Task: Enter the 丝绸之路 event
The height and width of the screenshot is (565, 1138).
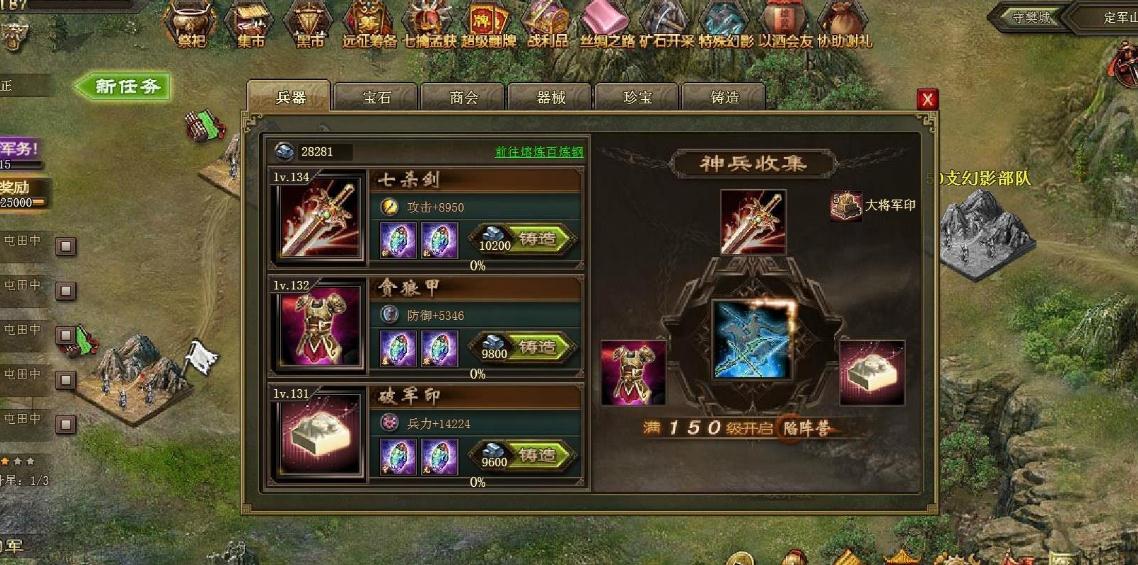Action: click(x=607, y=24)
